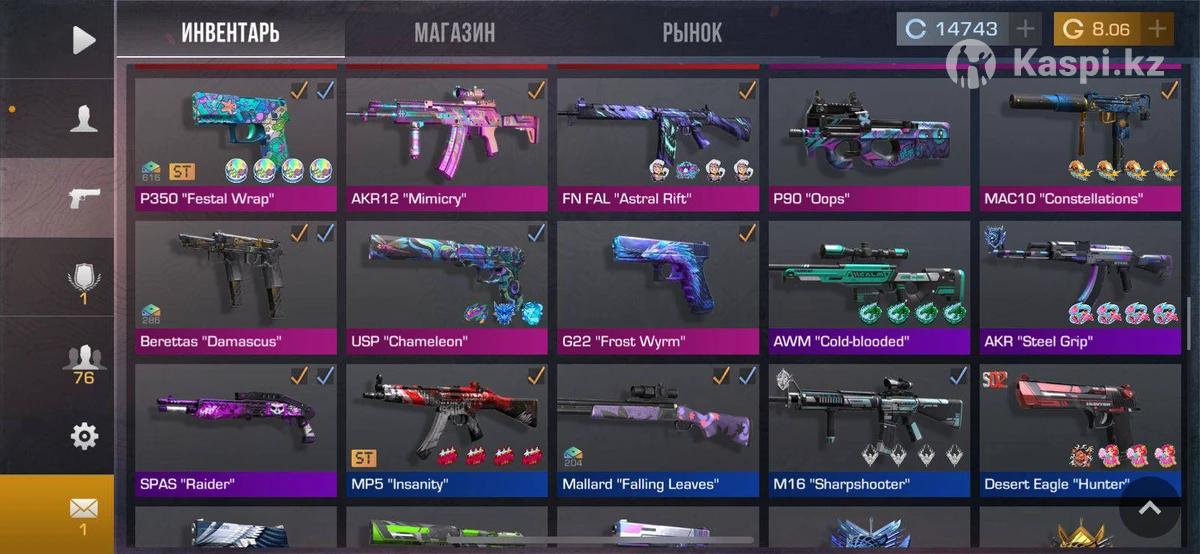Viewport: 1200px width, 554px height.
Task: Open the AWM "Cold-blooded" skin
Action: 869,285
